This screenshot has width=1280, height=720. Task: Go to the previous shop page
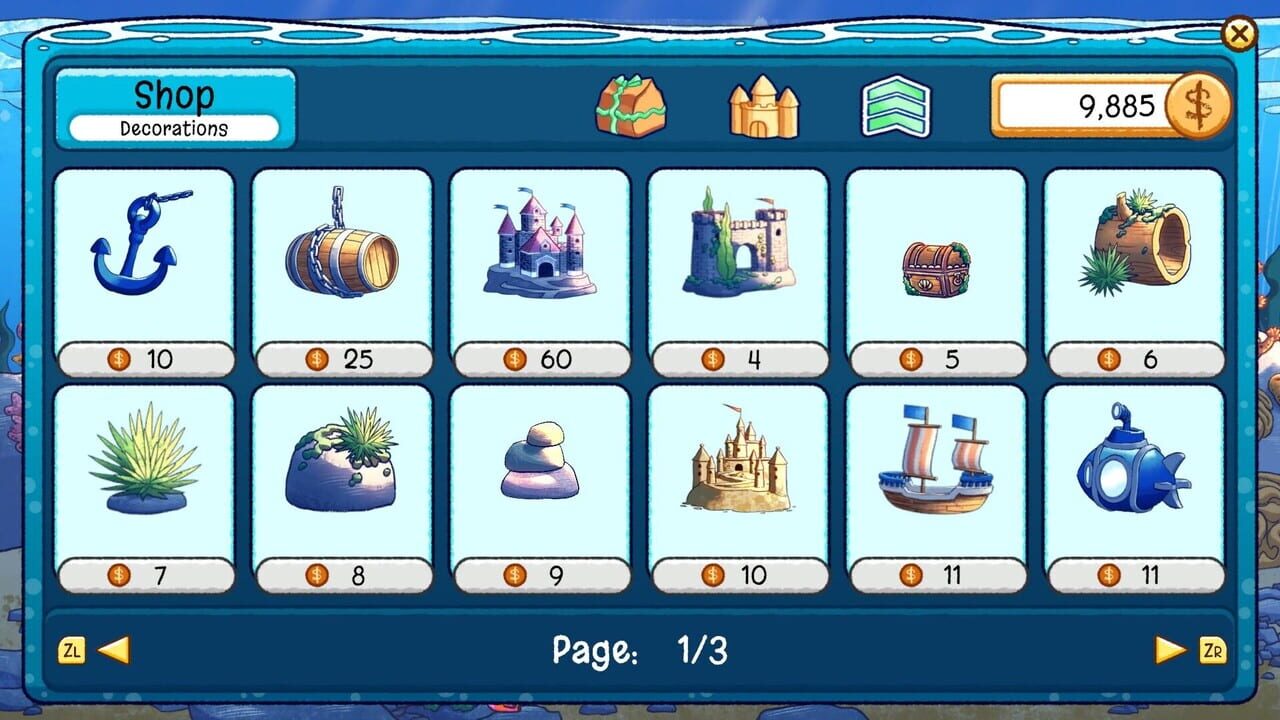coord(113,650)
